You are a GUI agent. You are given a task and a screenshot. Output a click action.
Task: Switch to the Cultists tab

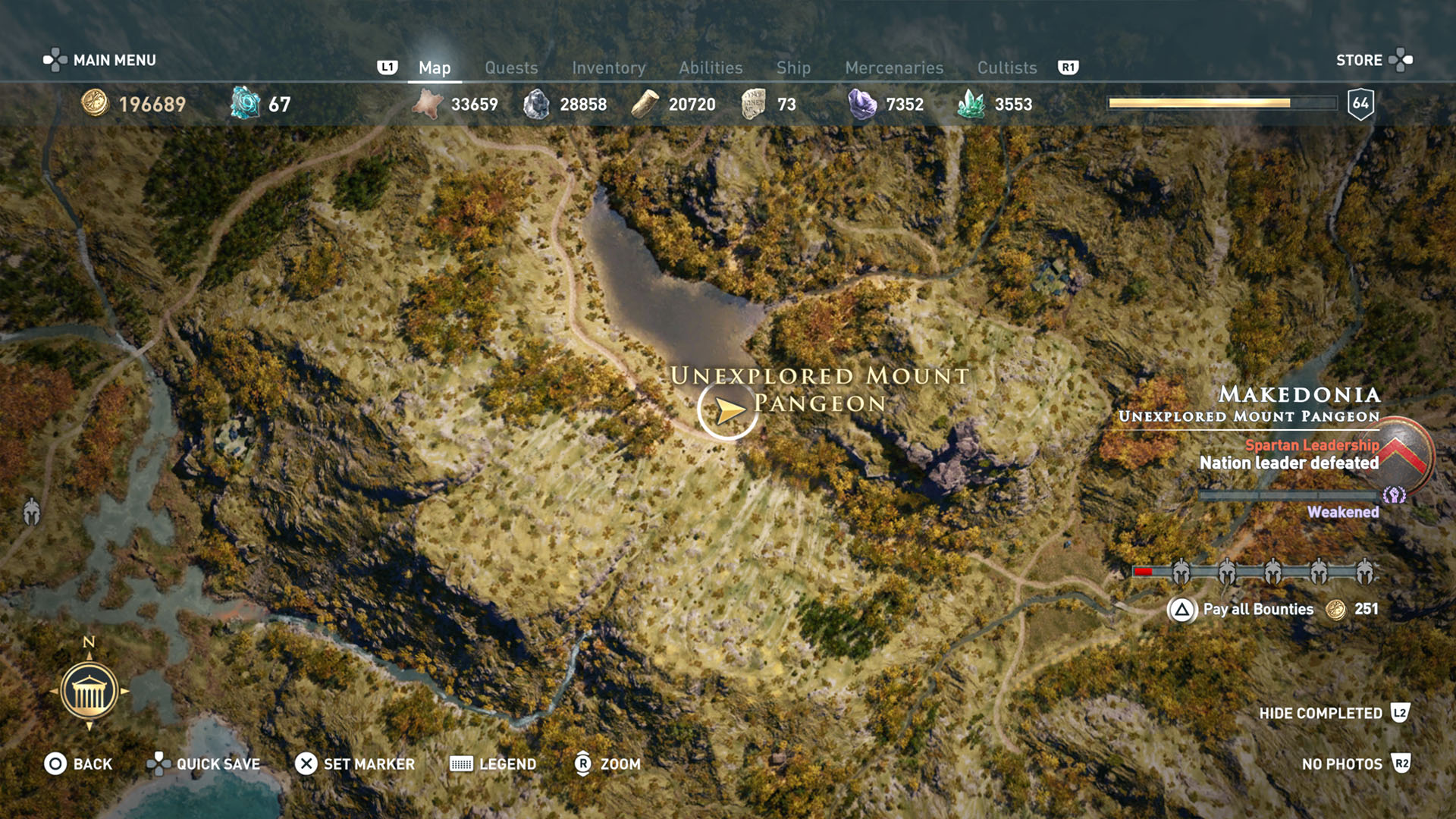tap(1006, 67)
